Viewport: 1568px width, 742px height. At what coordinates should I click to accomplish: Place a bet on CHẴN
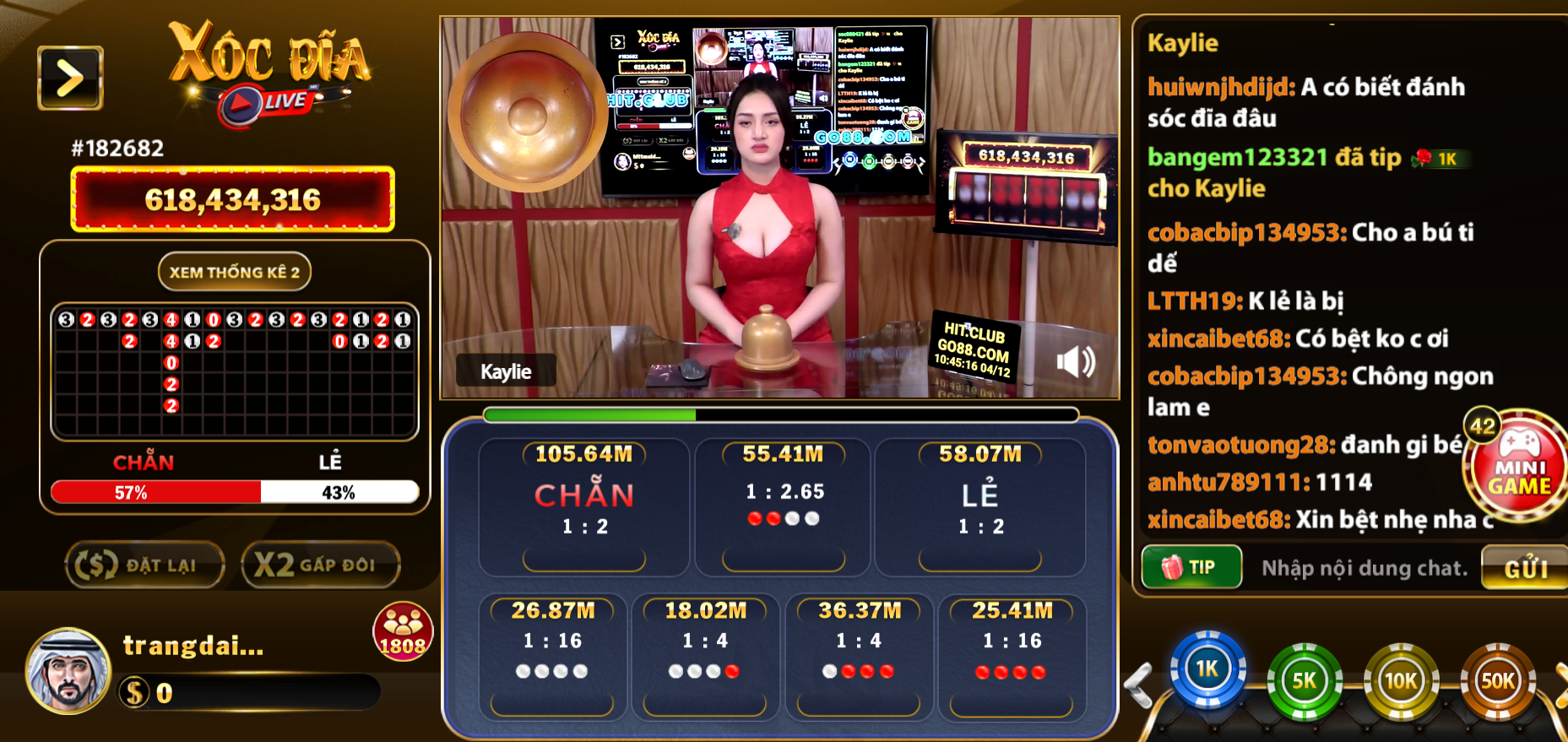tap(583, 506)
